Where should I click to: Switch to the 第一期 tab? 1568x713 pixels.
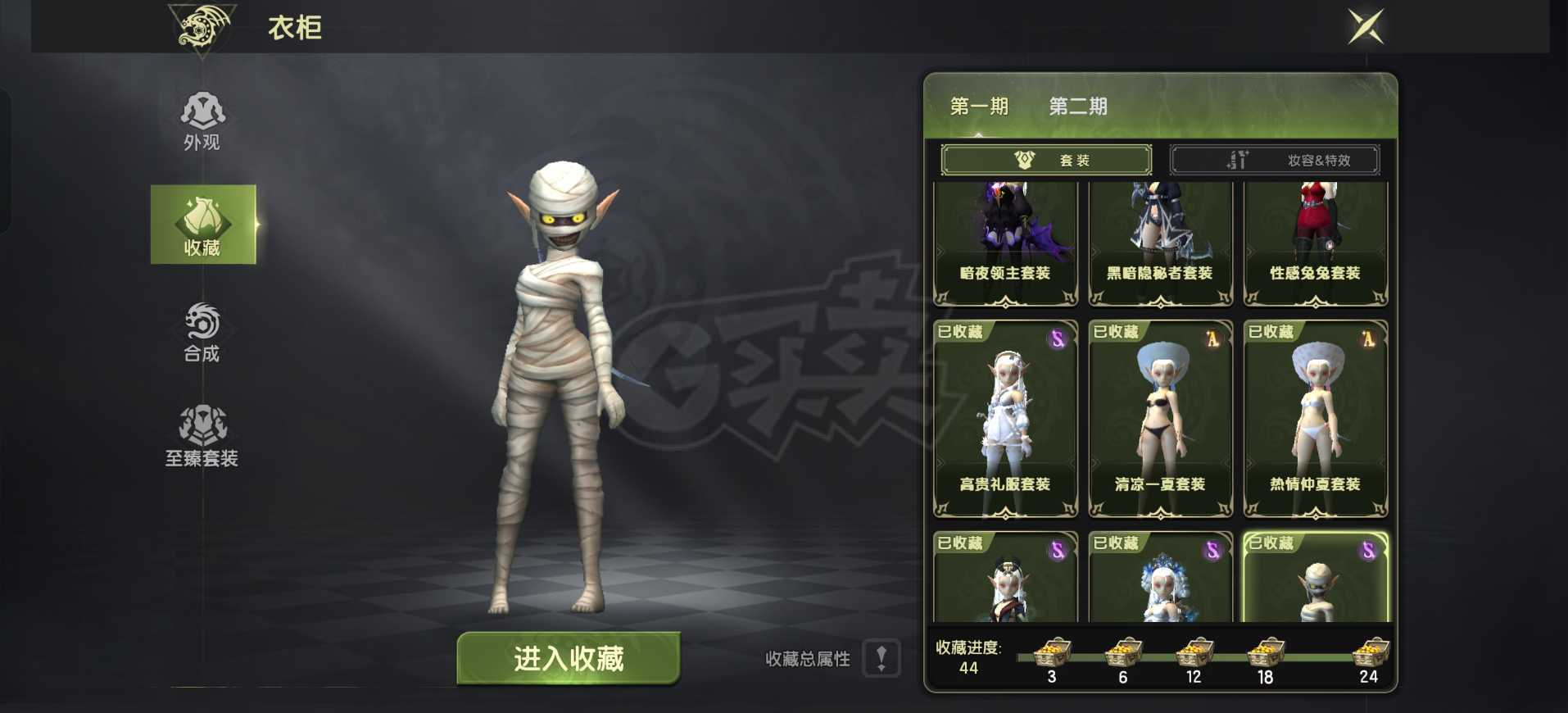pyautogui.click(x=980, y=107)
